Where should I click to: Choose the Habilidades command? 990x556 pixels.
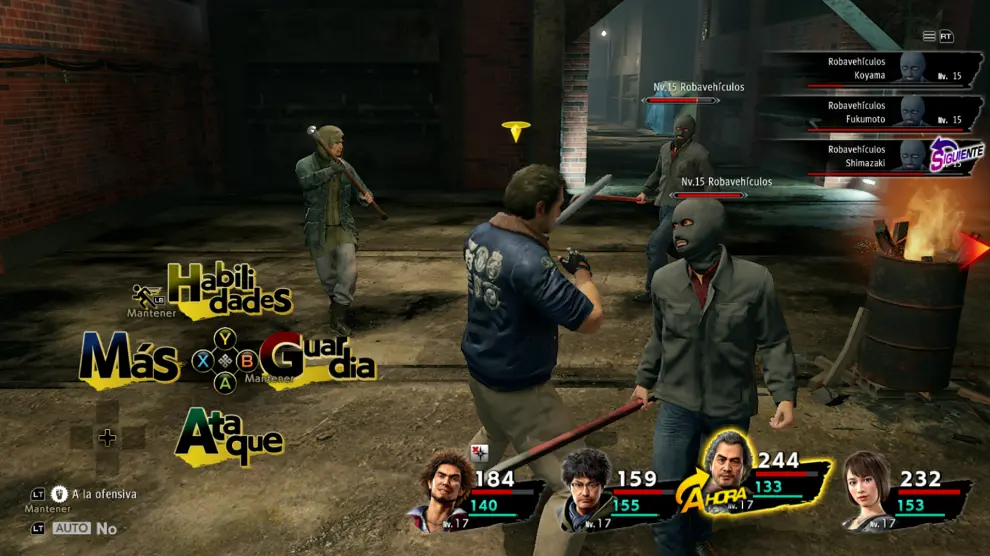(230, 287)
